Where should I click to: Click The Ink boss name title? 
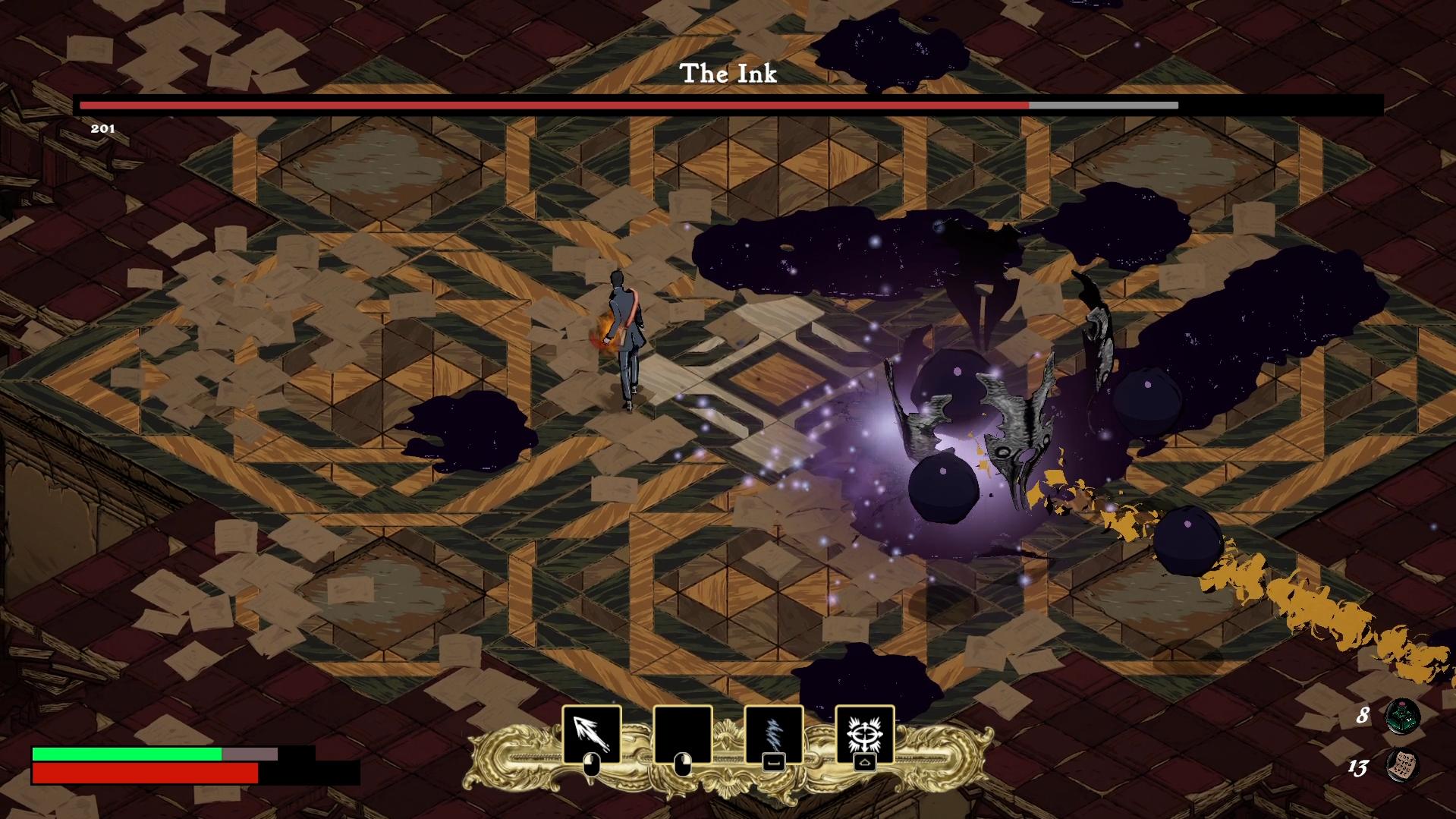click(x=728, y=74)
